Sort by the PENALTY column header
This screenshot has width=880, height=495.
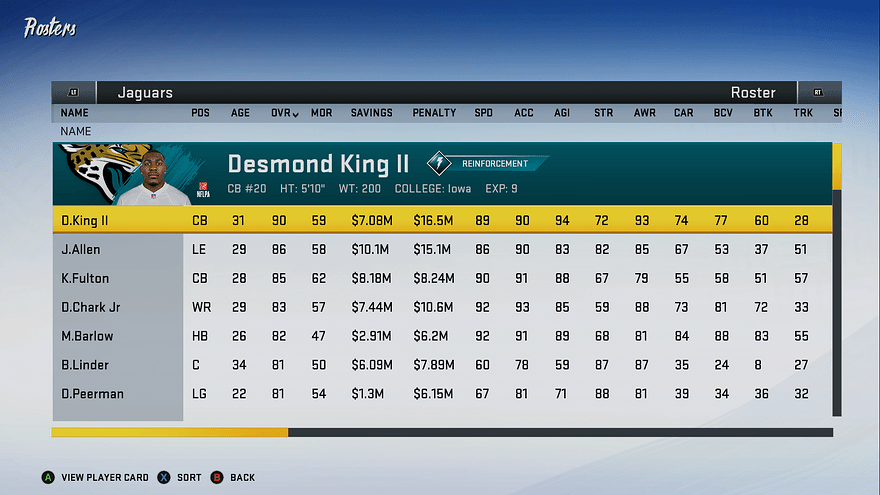434,113
